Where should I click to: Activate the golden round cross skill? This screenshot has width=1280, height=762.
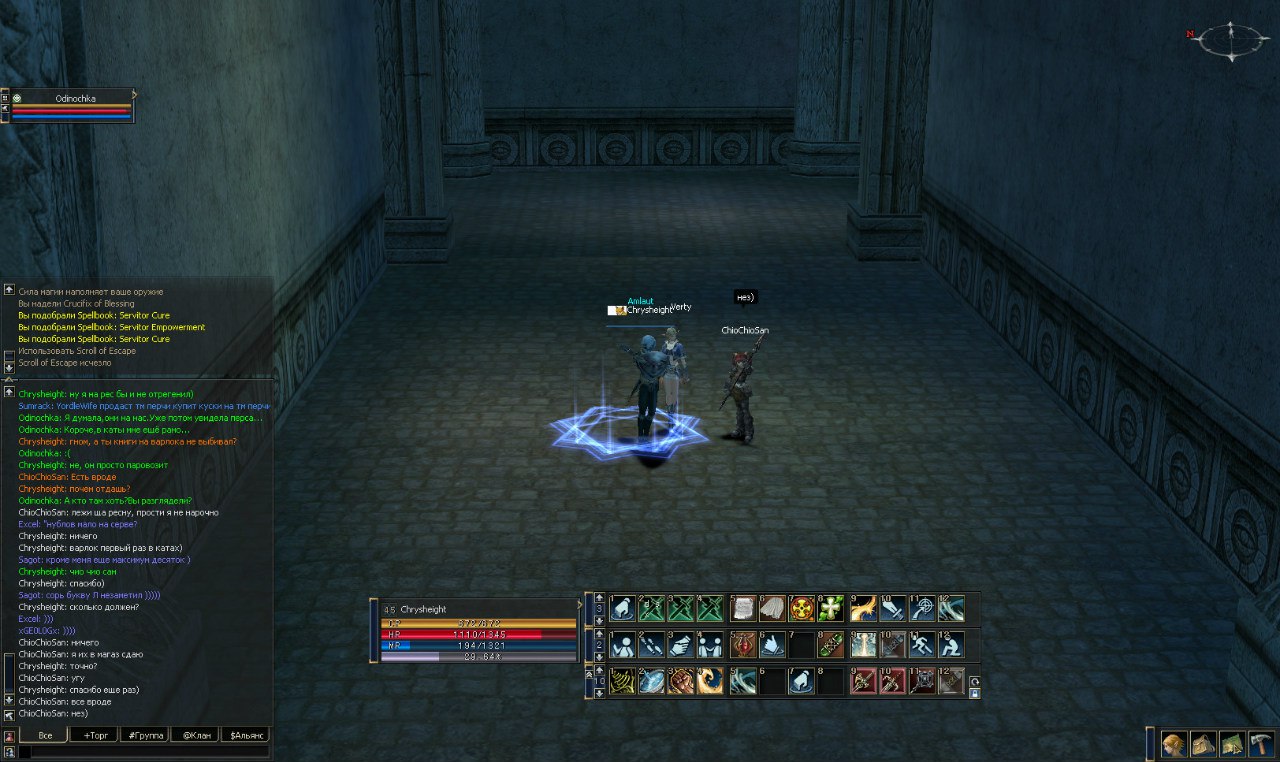pos(802,608)
